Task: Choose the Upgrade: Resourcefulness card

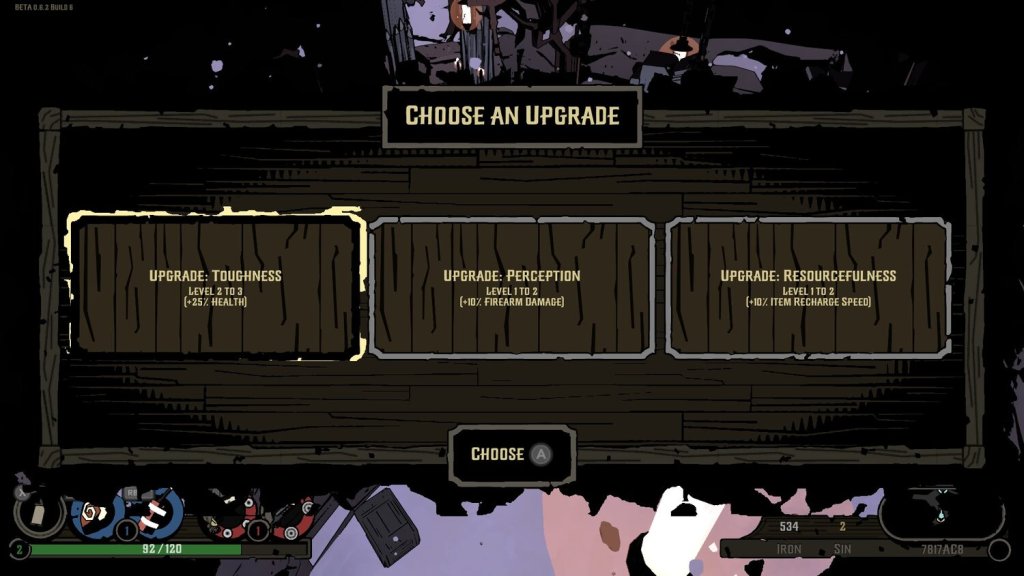Action: click(x=808, y=287)
